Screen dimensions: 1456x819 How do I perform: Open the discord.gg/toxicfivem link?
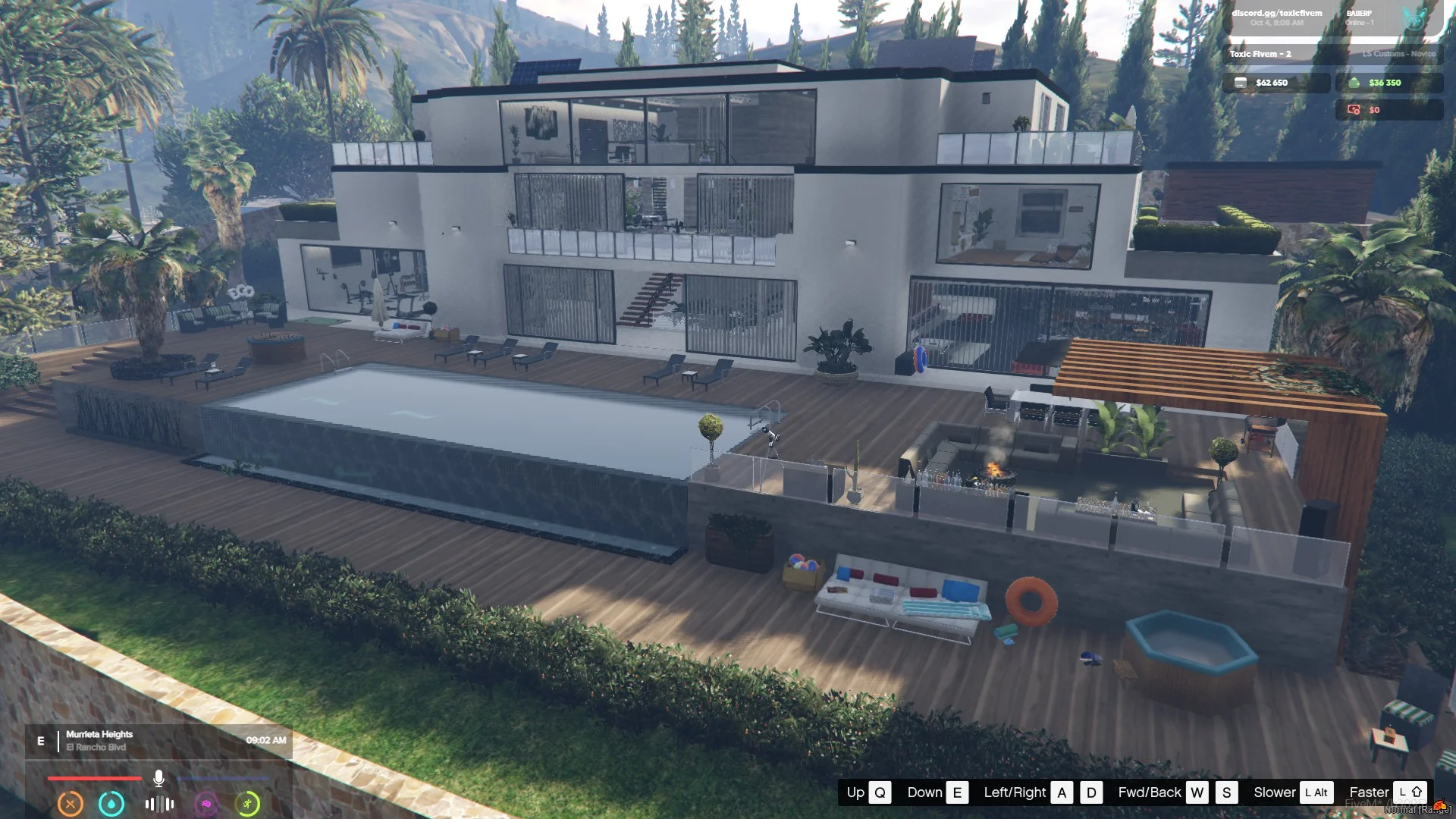(1276, 13)
